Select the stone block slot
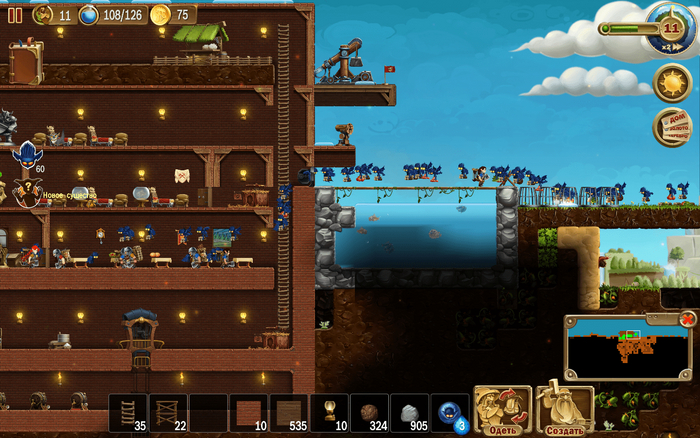The image size is (700, 438). point(409,412)
